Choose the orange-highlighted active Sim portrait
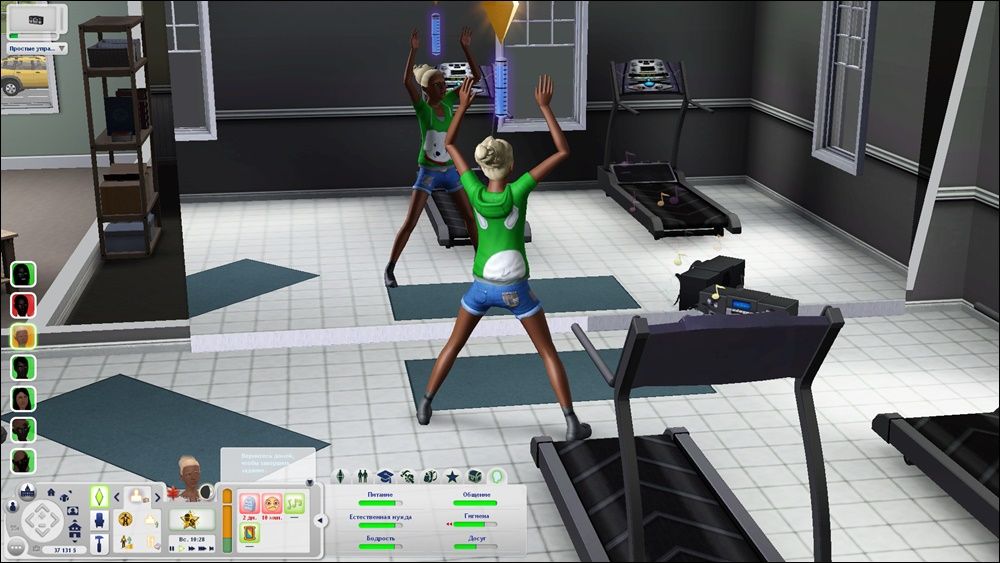 coord(23,336)
